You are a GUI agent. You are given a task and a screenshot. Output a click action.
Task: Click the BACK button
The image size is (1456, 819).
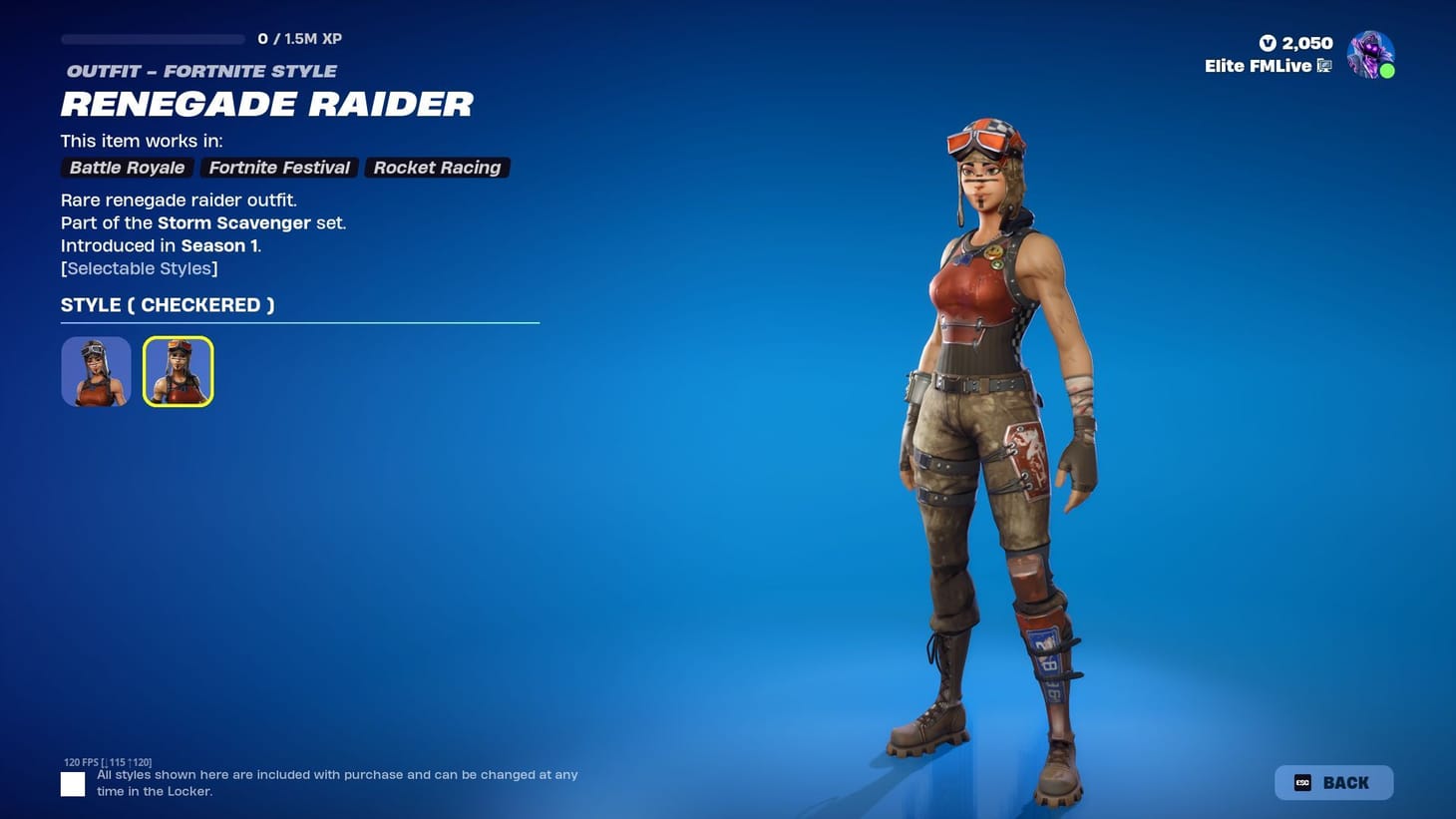coord(1333,782)
